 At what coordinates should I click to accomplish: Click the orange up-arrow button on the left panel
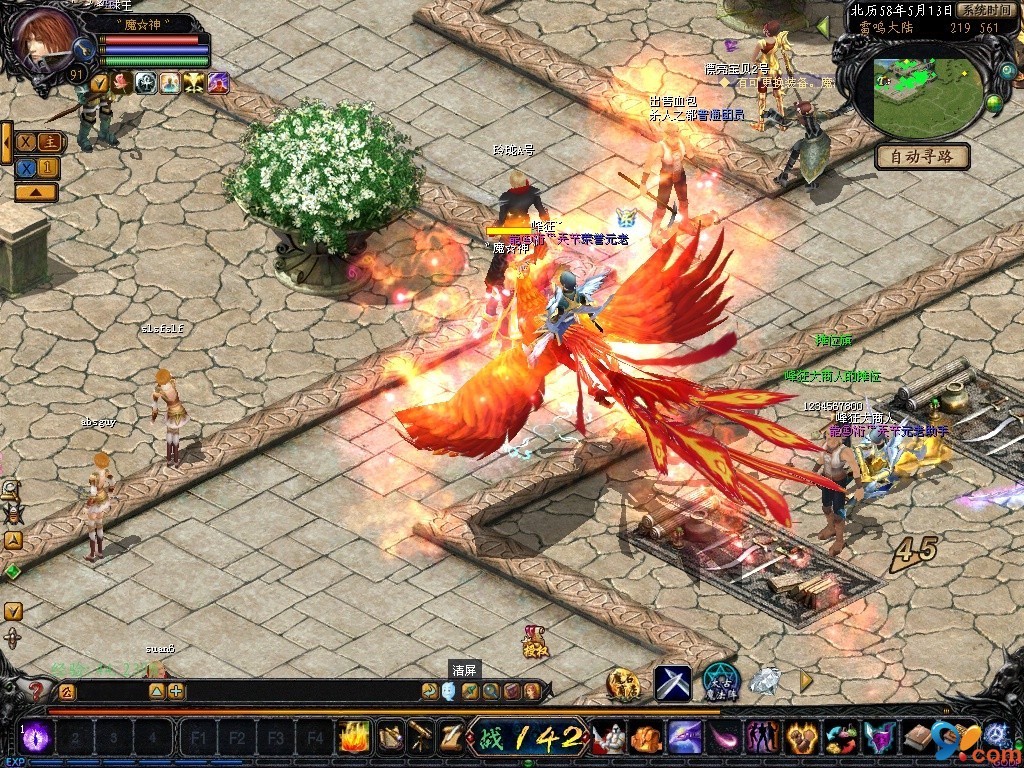[36, 192]
